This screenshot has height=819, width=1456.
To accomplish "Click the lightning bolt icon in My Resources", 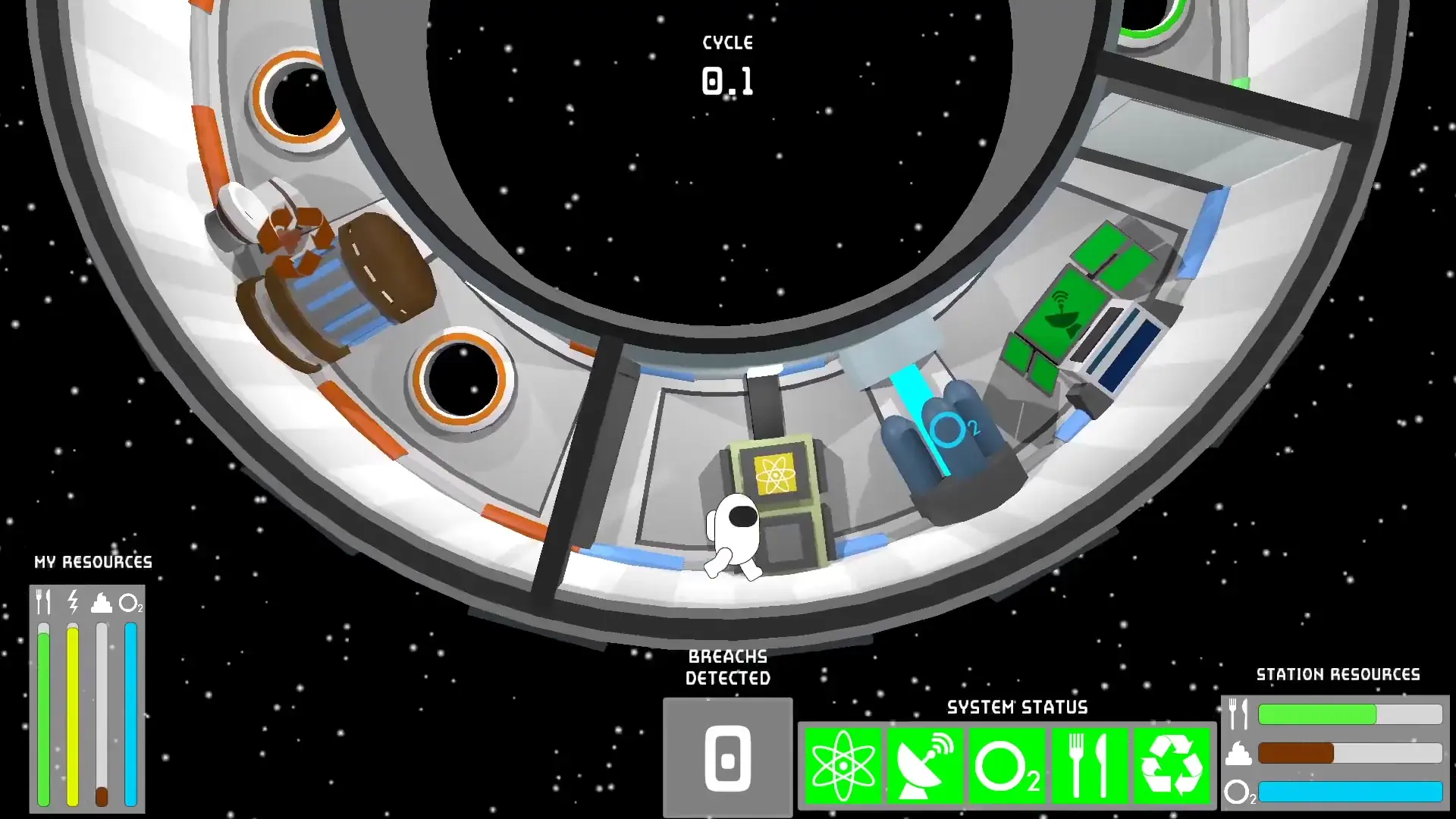I will pos(72,604).
